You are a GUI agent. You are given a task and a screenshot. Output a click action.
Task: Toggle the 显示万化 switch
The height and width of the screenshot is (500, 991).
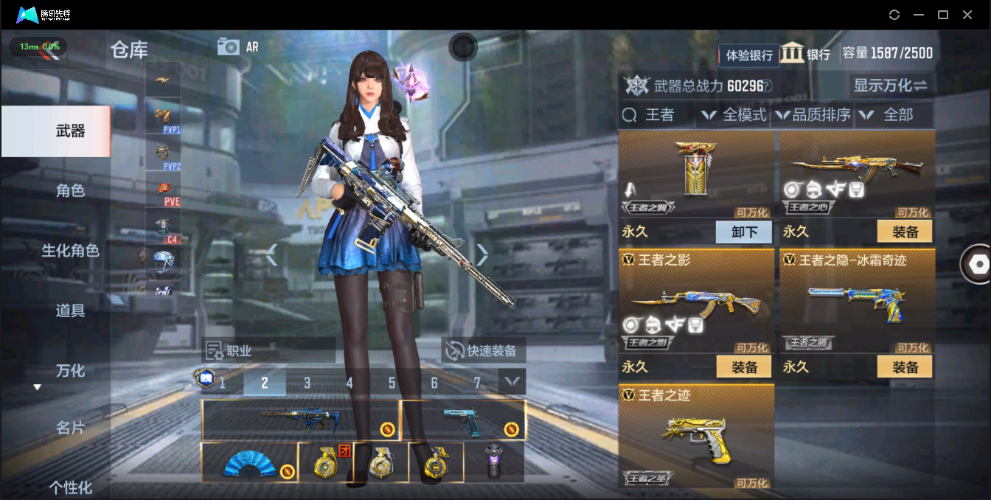point(889,85)
